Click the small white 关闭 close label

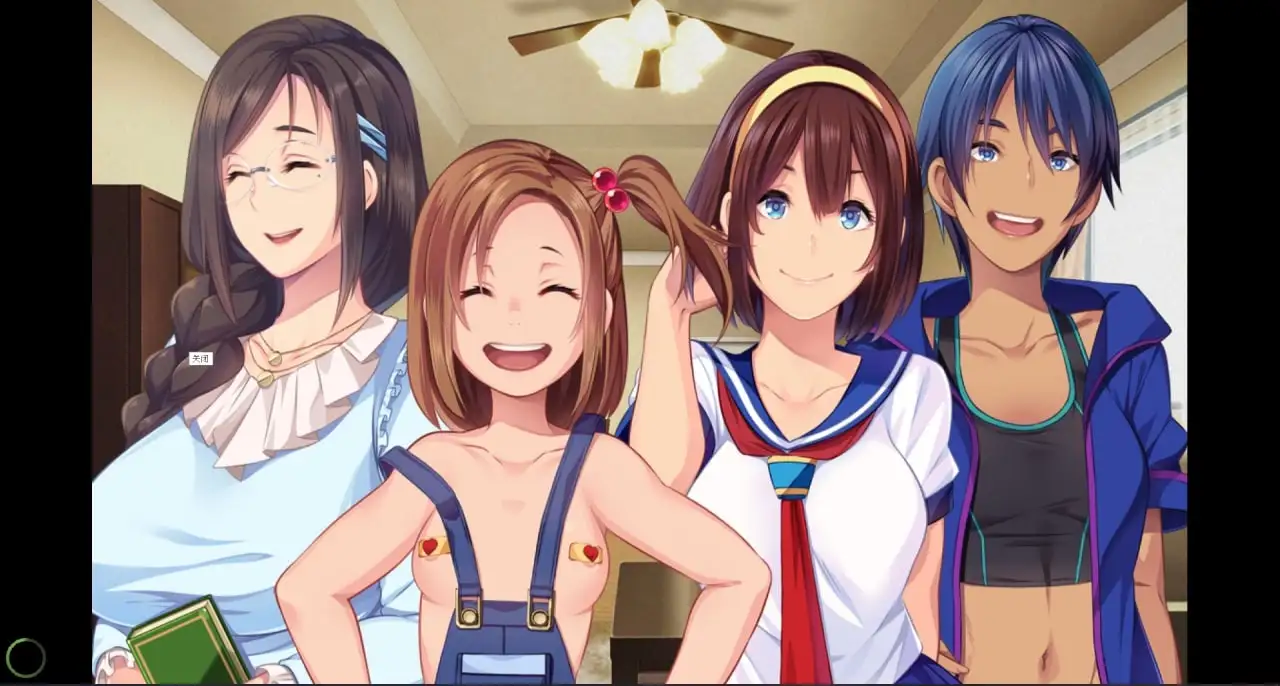[x=201, y=358]
